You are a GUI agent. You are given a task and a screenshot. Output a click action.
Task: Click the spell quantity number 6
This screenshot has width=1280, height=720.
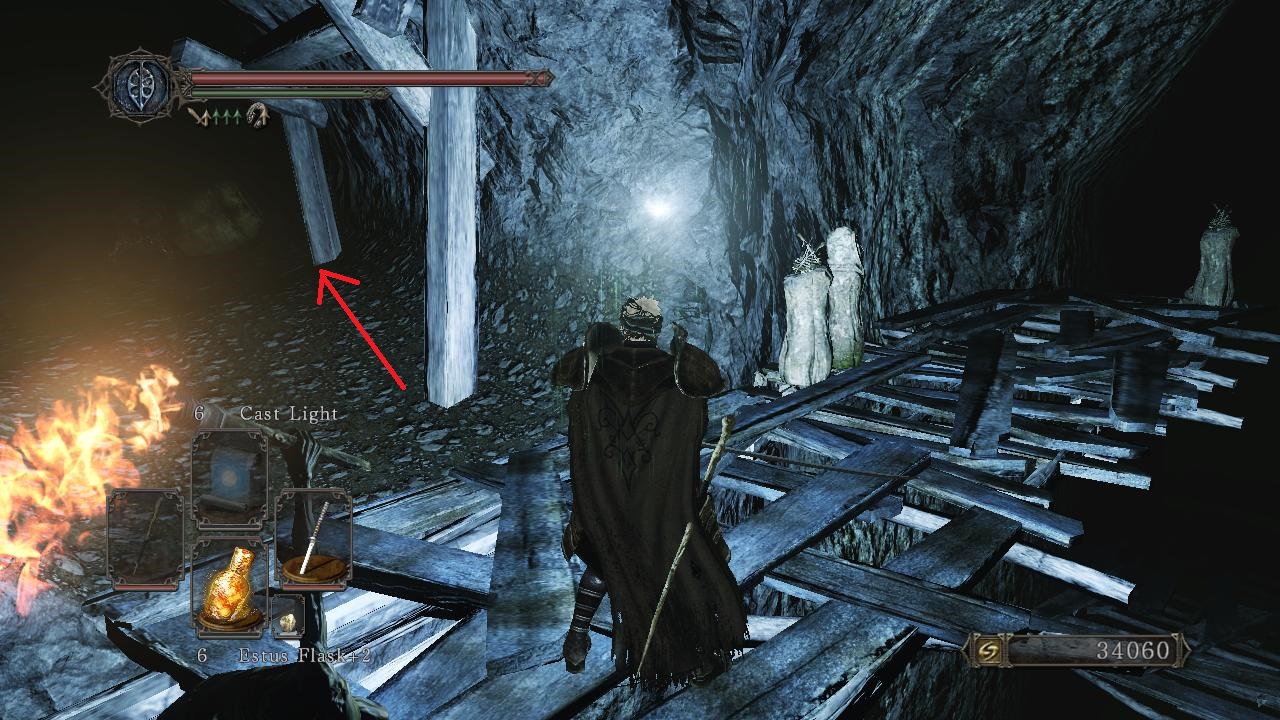tap(199, 412)
